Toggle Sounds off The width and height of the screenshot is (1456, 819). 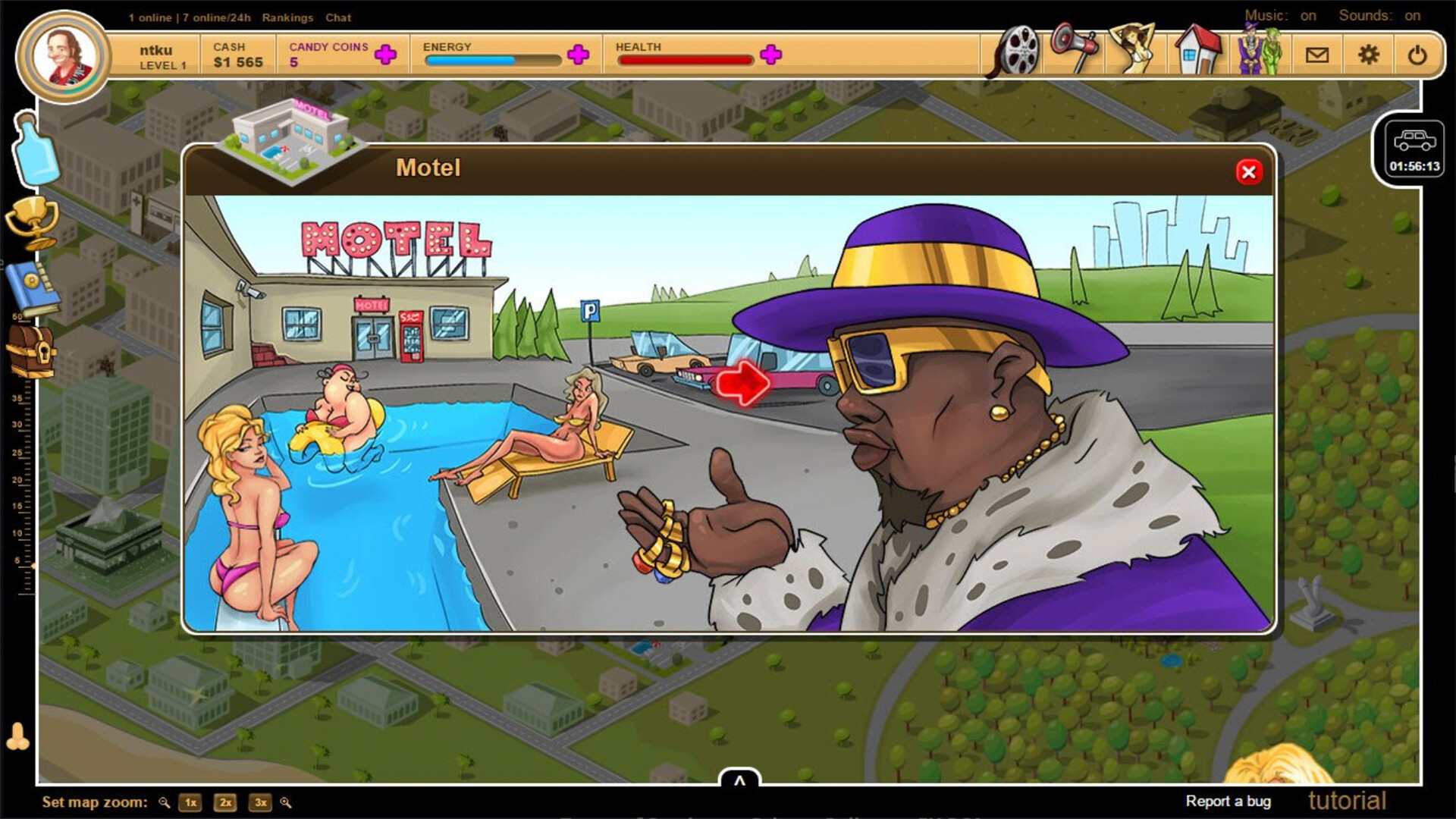pyautogui.click(x=1414, y=15)
